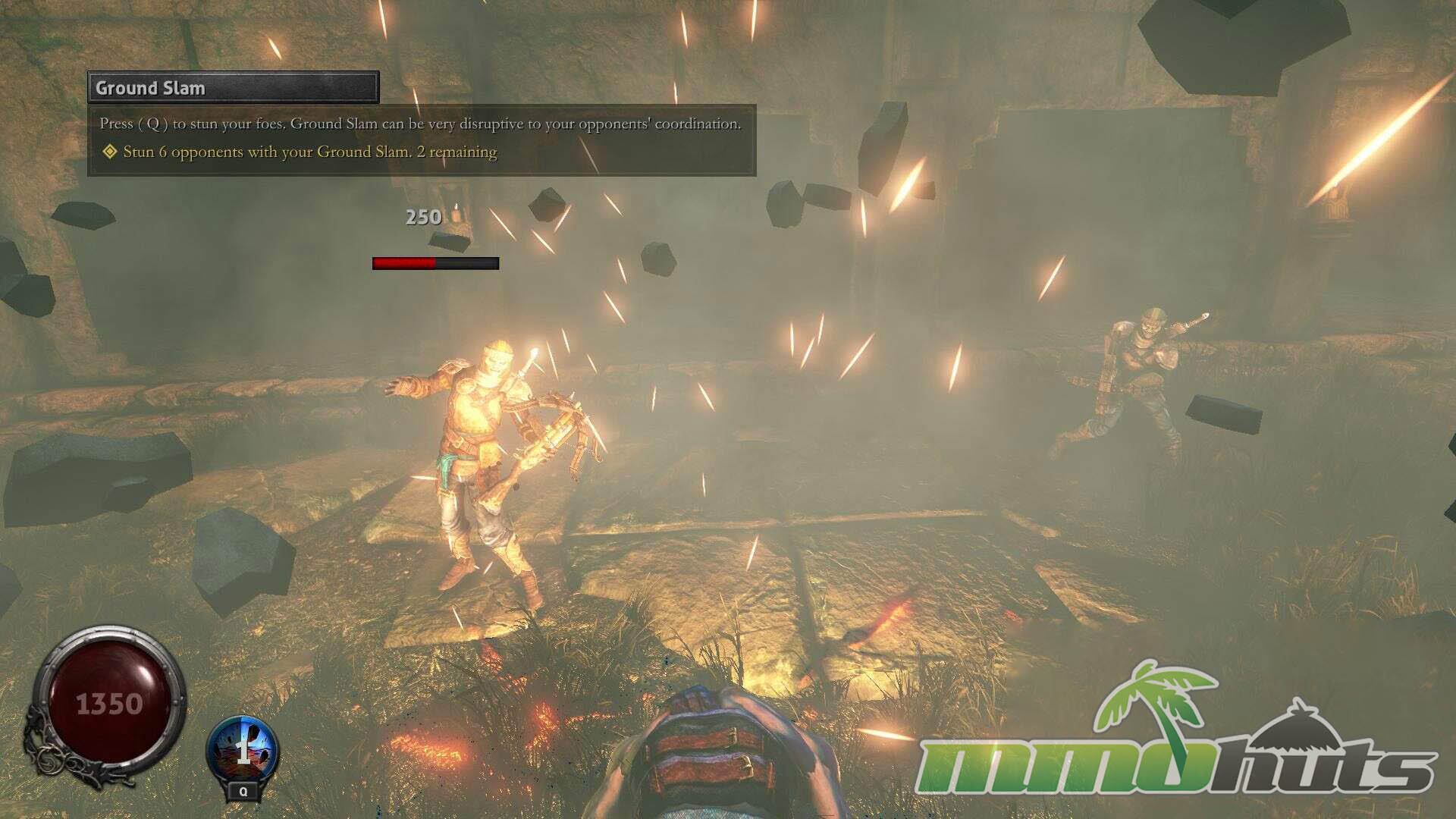Select the Ground Slam tutorial title bar
Image resolution: width=1456 pixels, height=819 pixels.
[233, 88]
